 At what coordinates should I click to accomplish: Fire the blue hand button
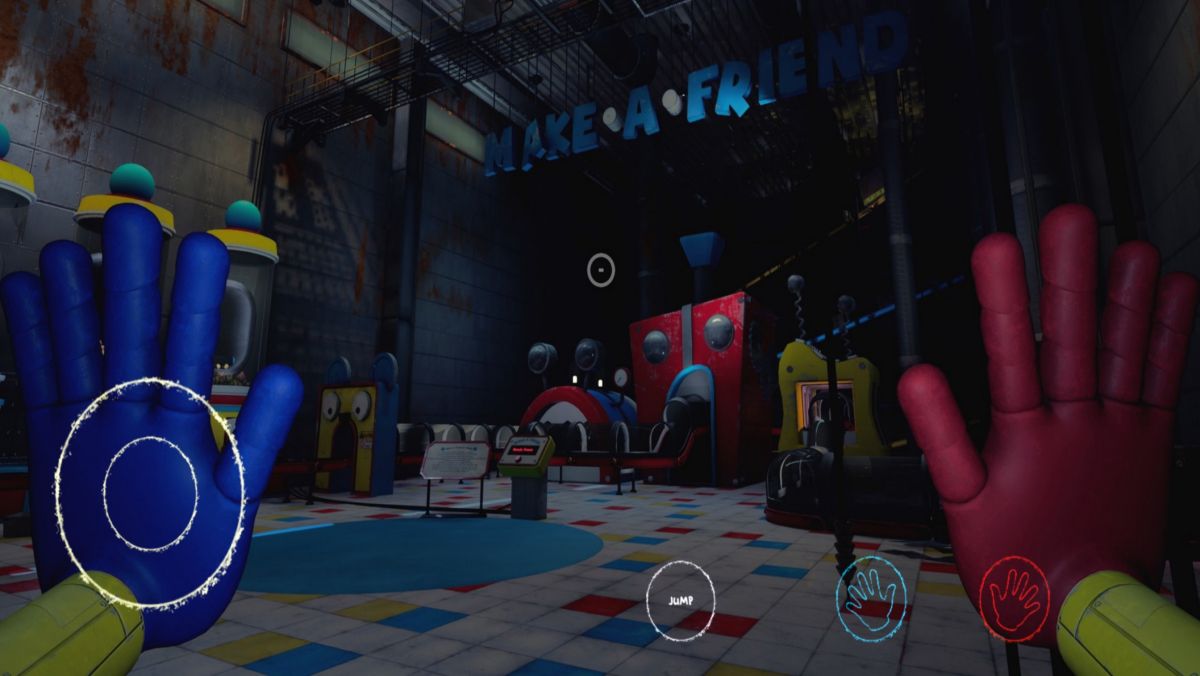click(x=871, y=598)
